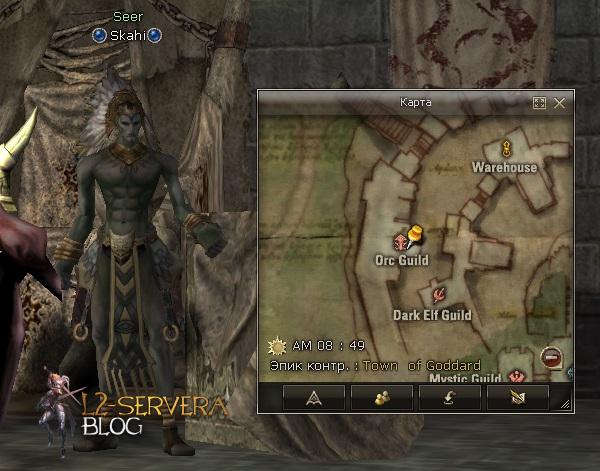Select the Warehouse marker on the map

tap(506, 149)
